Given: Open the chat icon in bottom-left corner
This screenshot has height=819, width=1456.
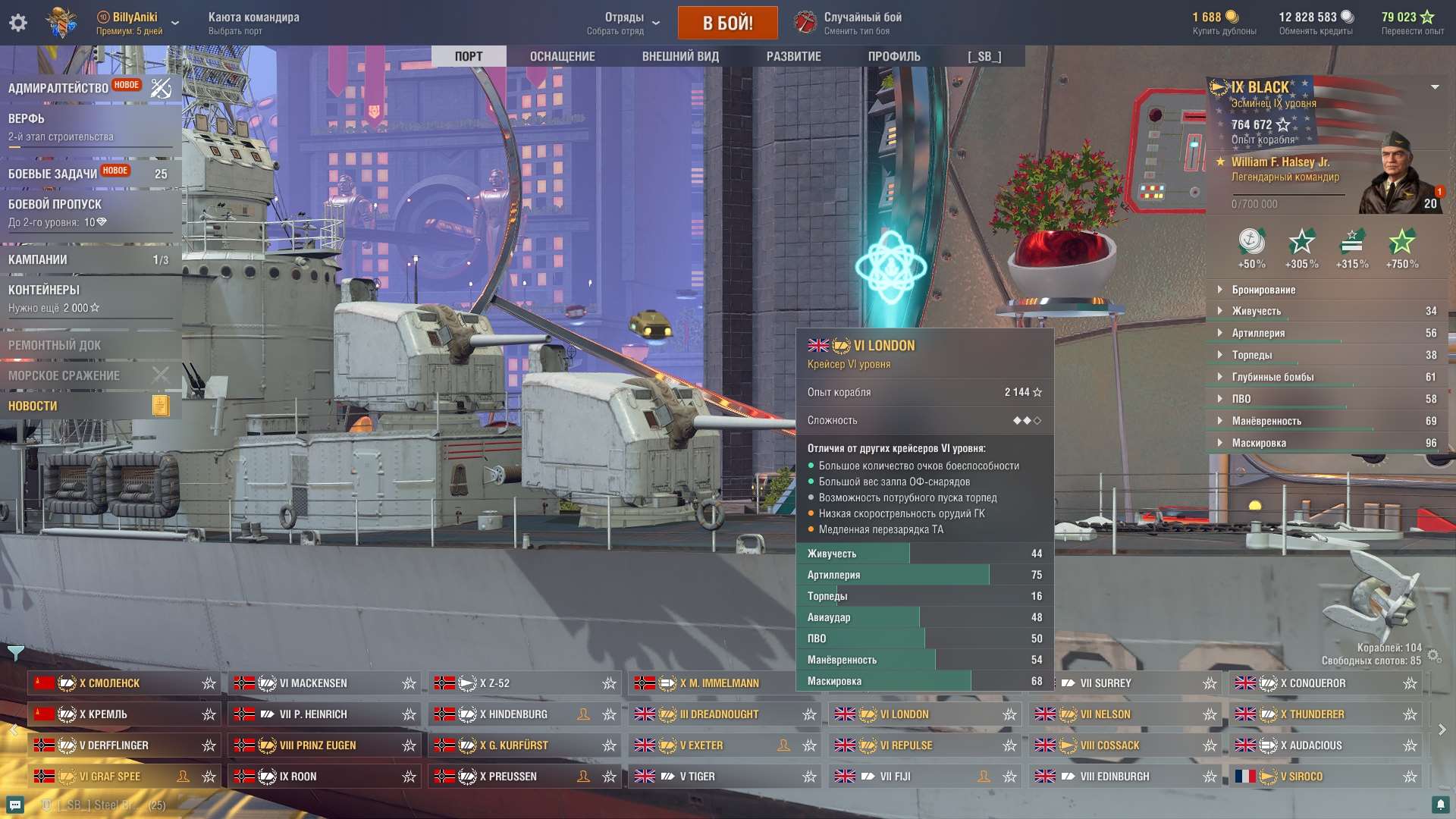Looking at the screenshot, I should (17, 805).
